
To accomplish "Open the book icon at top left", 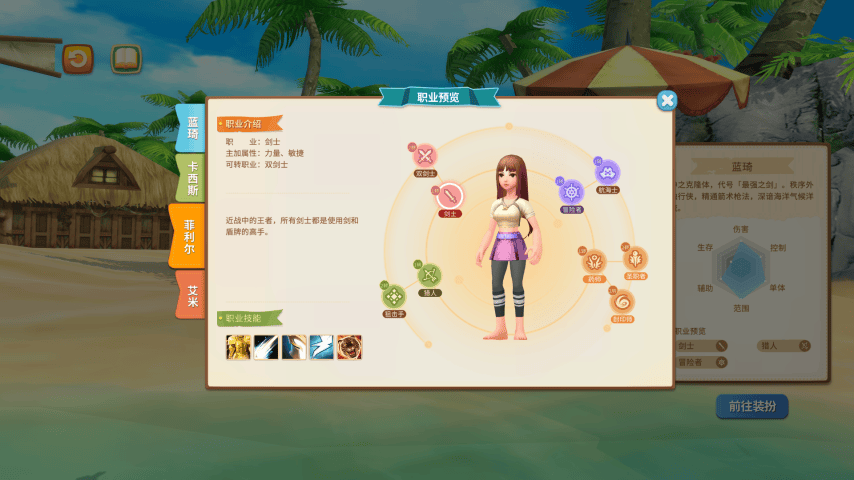I will [126, 59].
